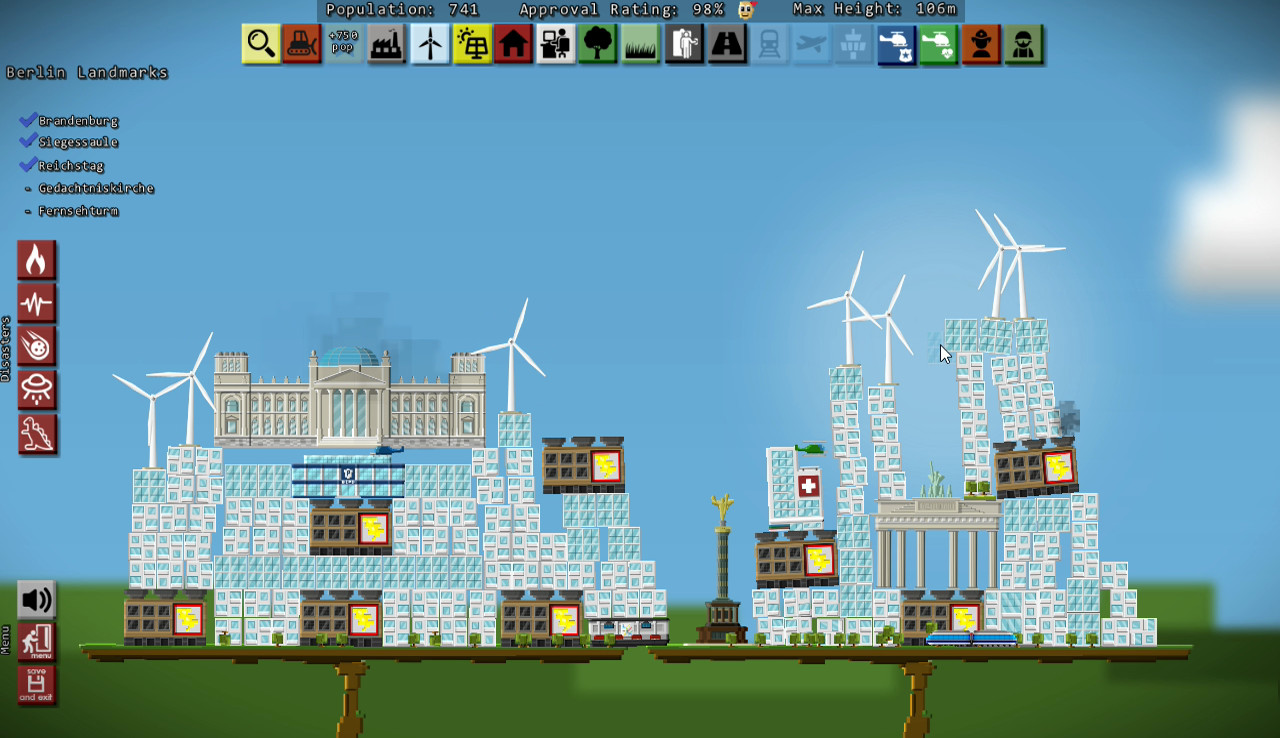This screenshot has width=1280, height=738.
Task: Trigger the fire disaster
Action: coord(37,260)
